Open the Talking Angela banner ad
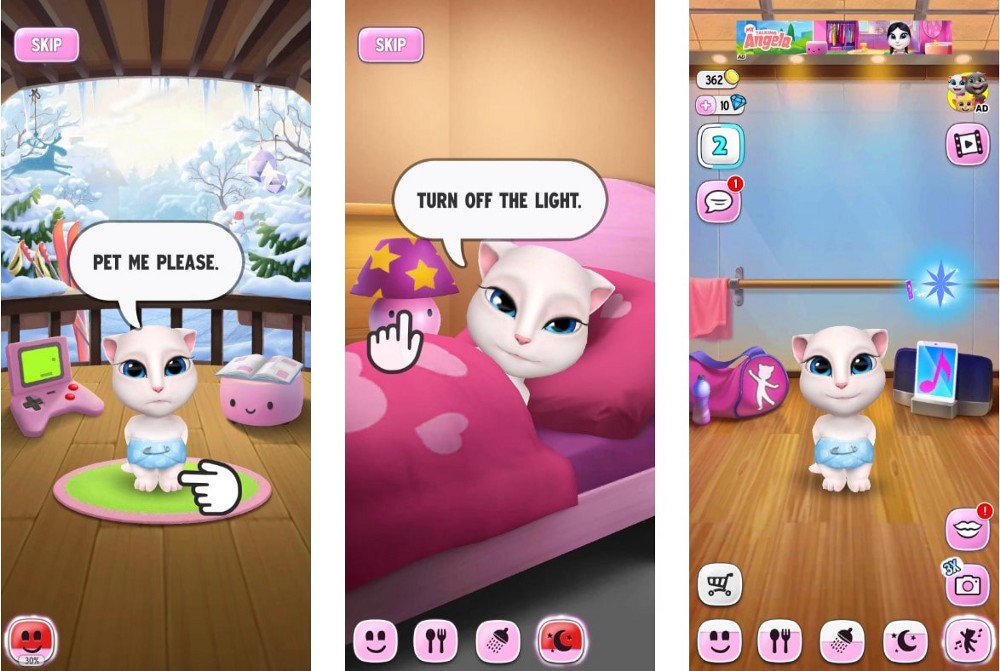This screenshot has width=1000, height=671. click(843, 38)
